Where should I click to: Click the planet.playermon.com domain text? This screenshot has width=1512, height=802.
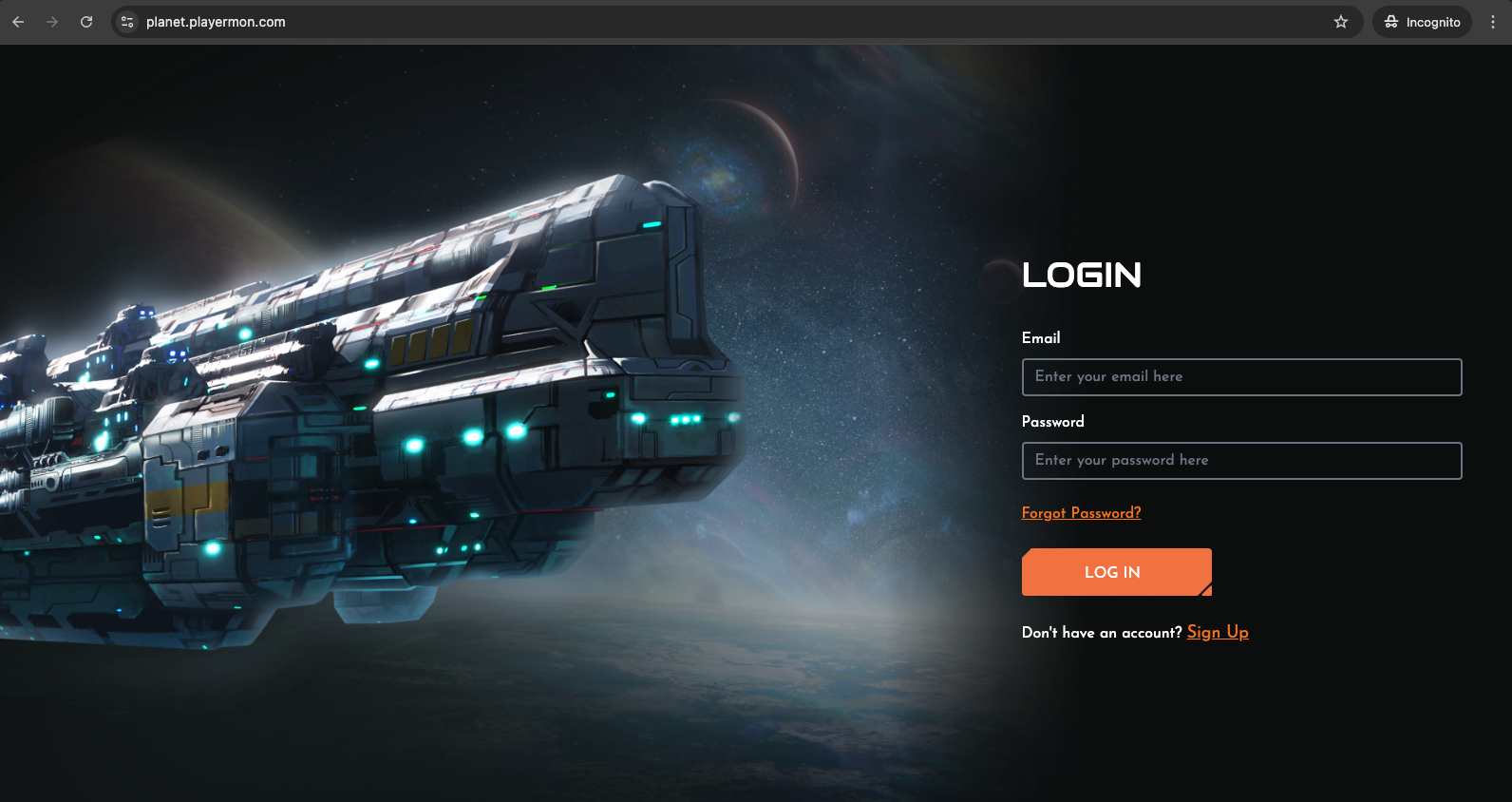216,21
